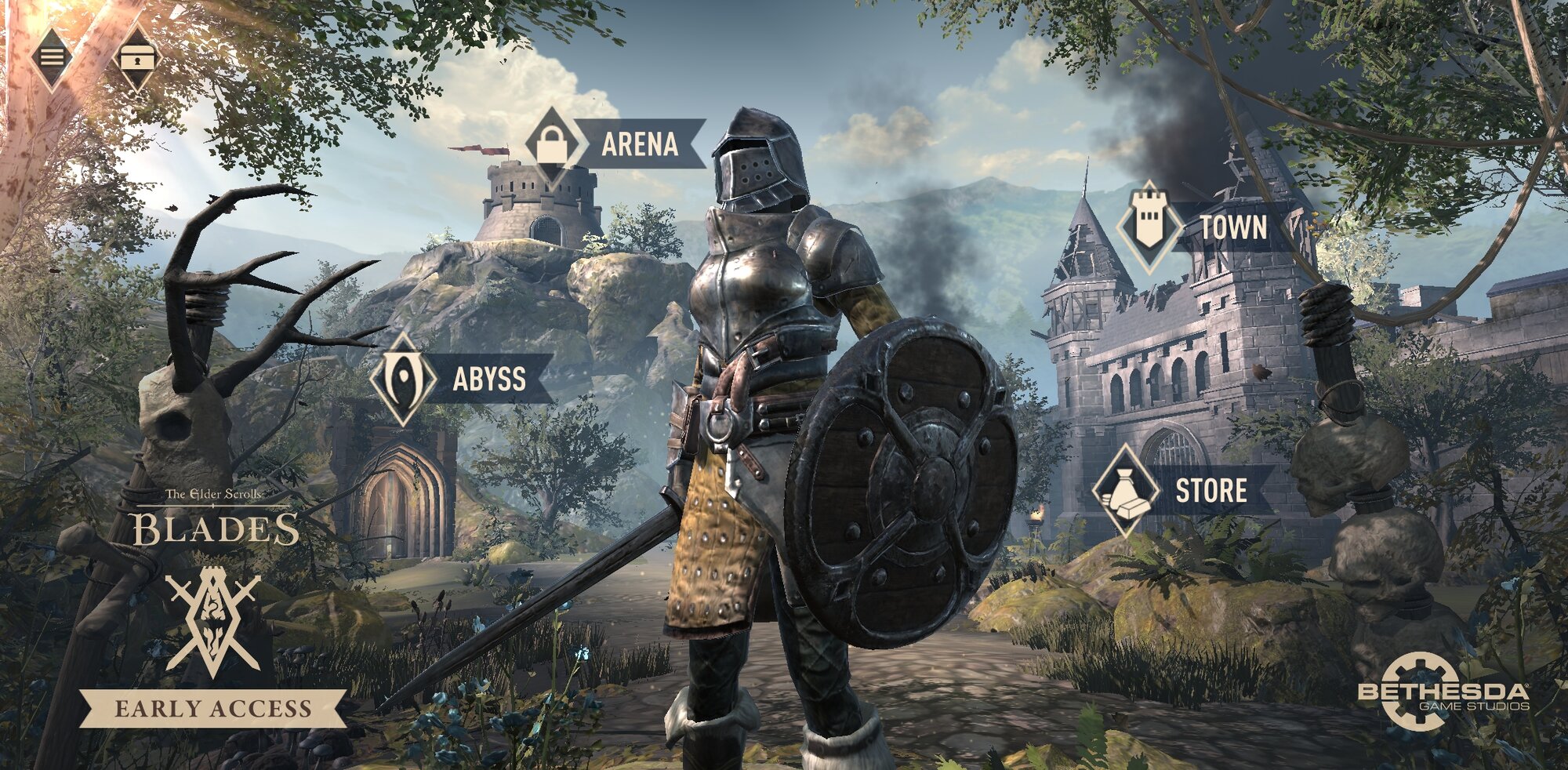Select the locked Arena destination
This screenshot has height=770, width=1568.
(616, 144)
